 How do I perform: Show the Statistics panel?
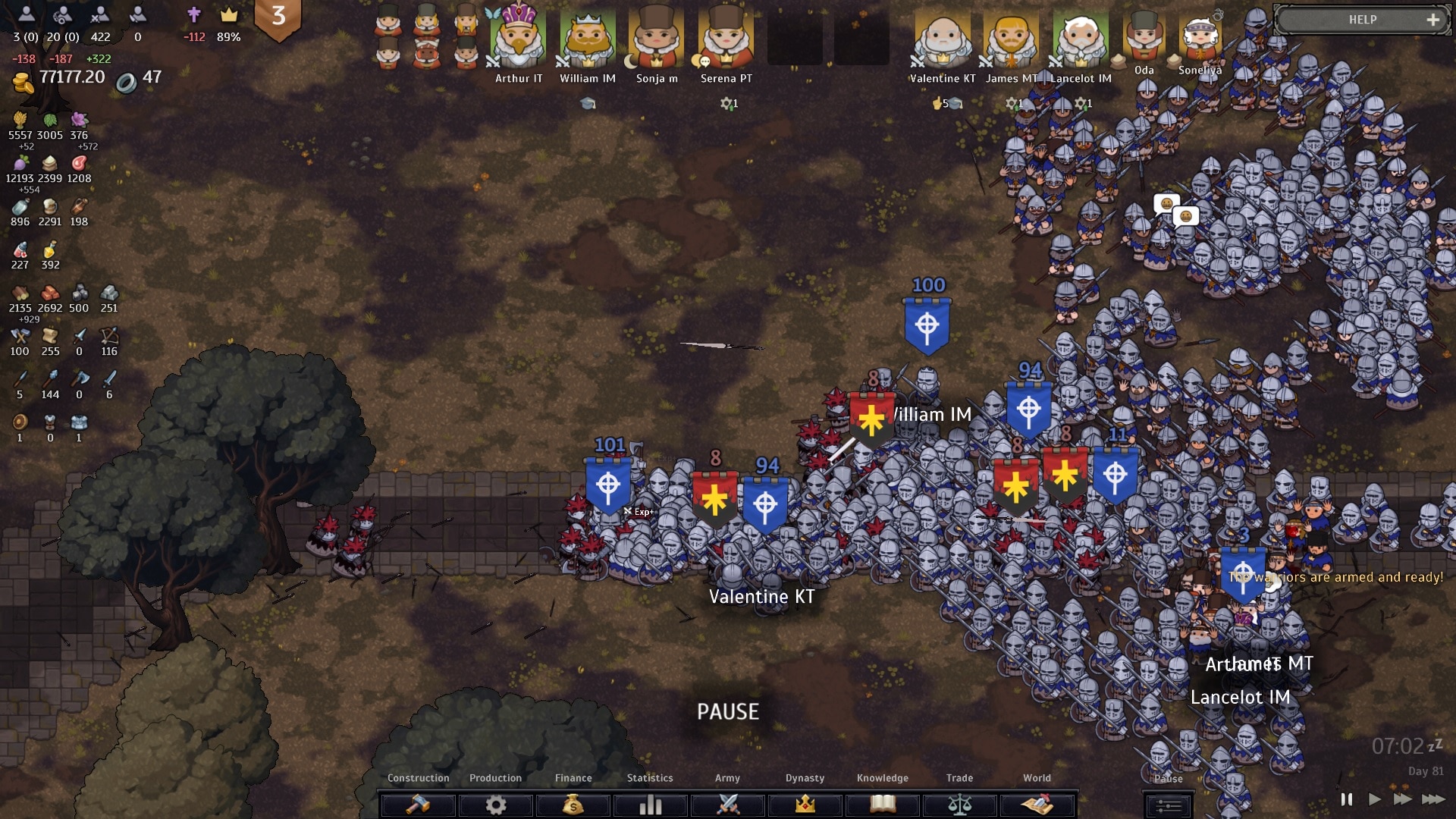[650, 804]
